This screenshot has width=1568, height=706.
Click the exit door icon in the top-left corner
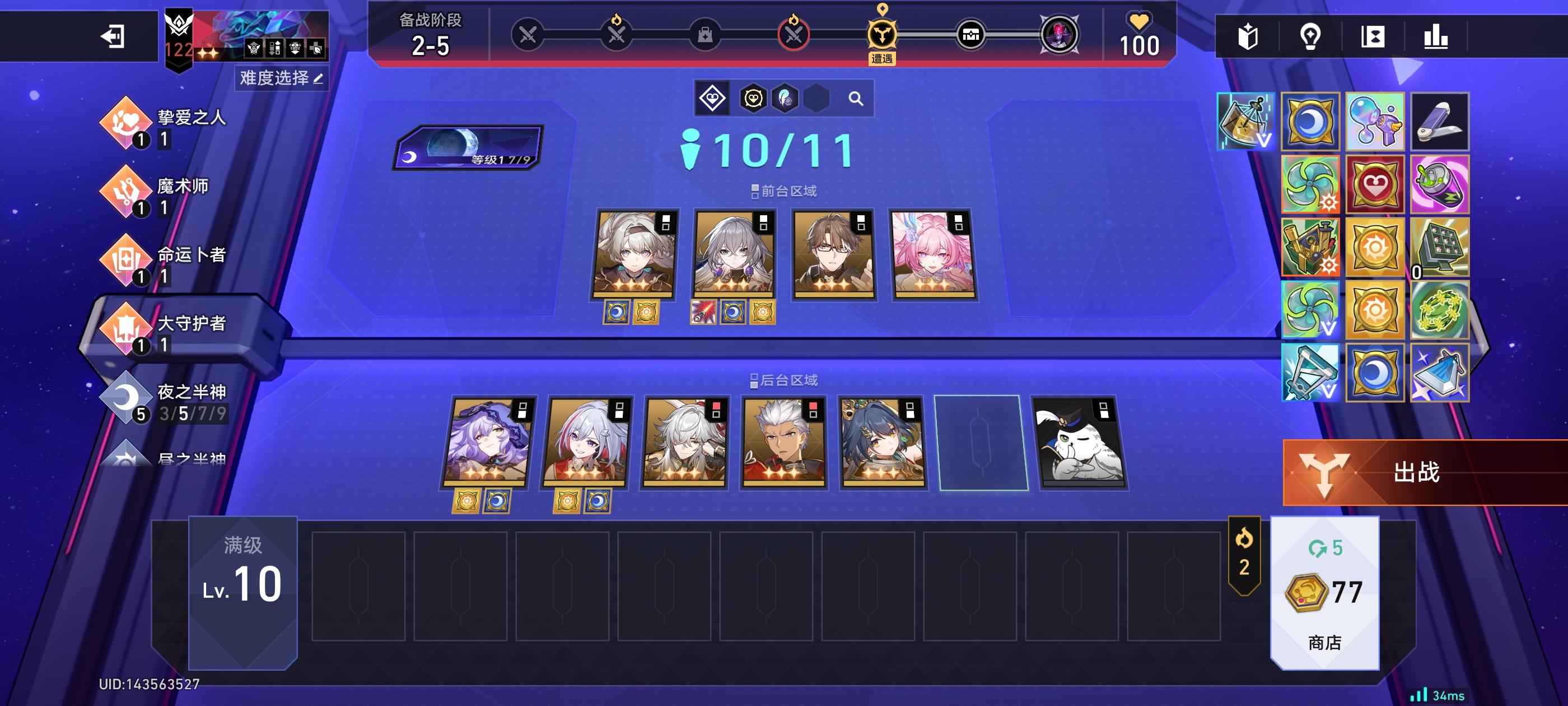(x=113, y=38)
